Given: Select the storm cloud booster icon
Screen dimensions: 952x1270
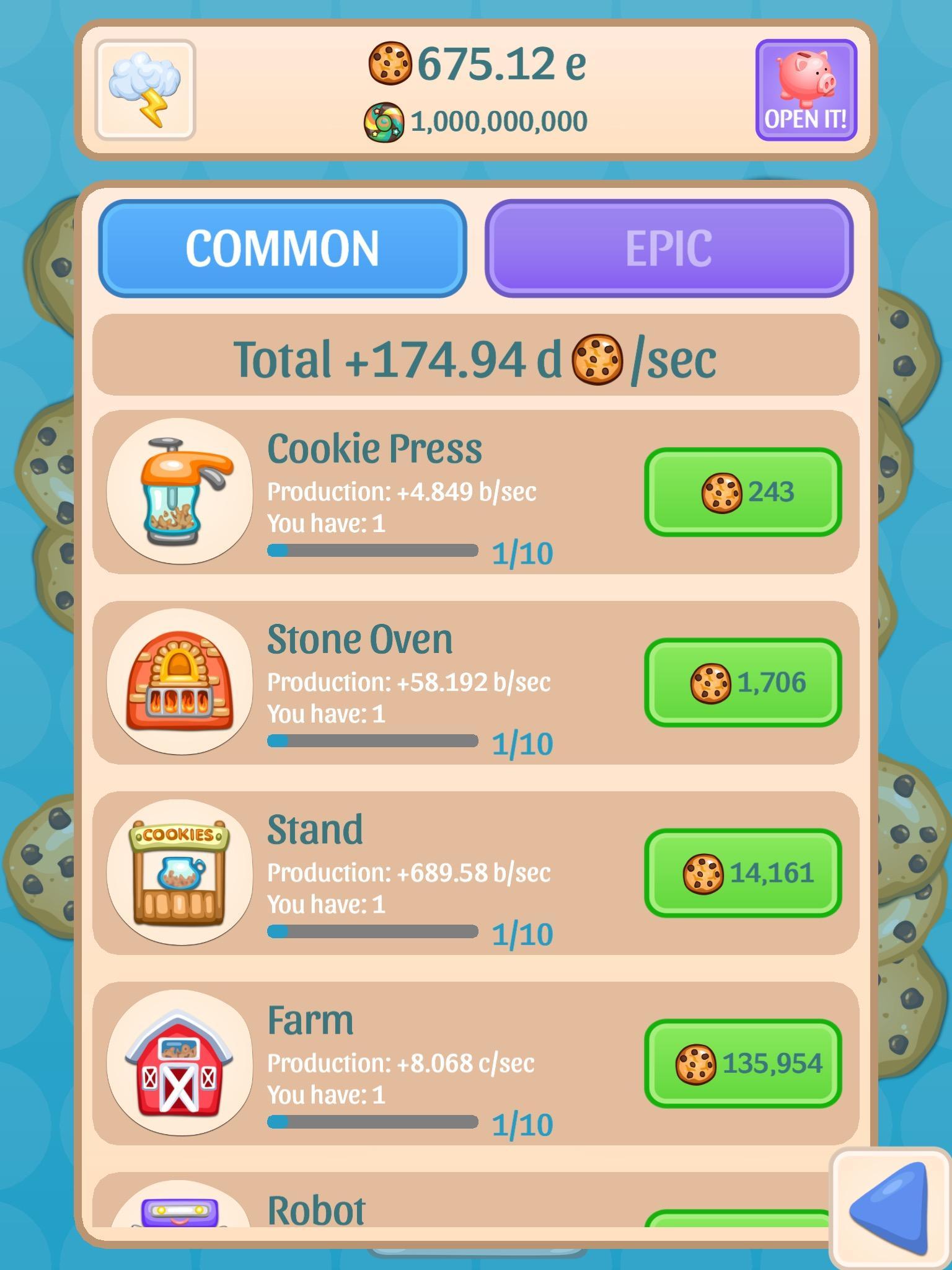Looking at the screenshot, I should pyautogui.click(x=146, y=89).
